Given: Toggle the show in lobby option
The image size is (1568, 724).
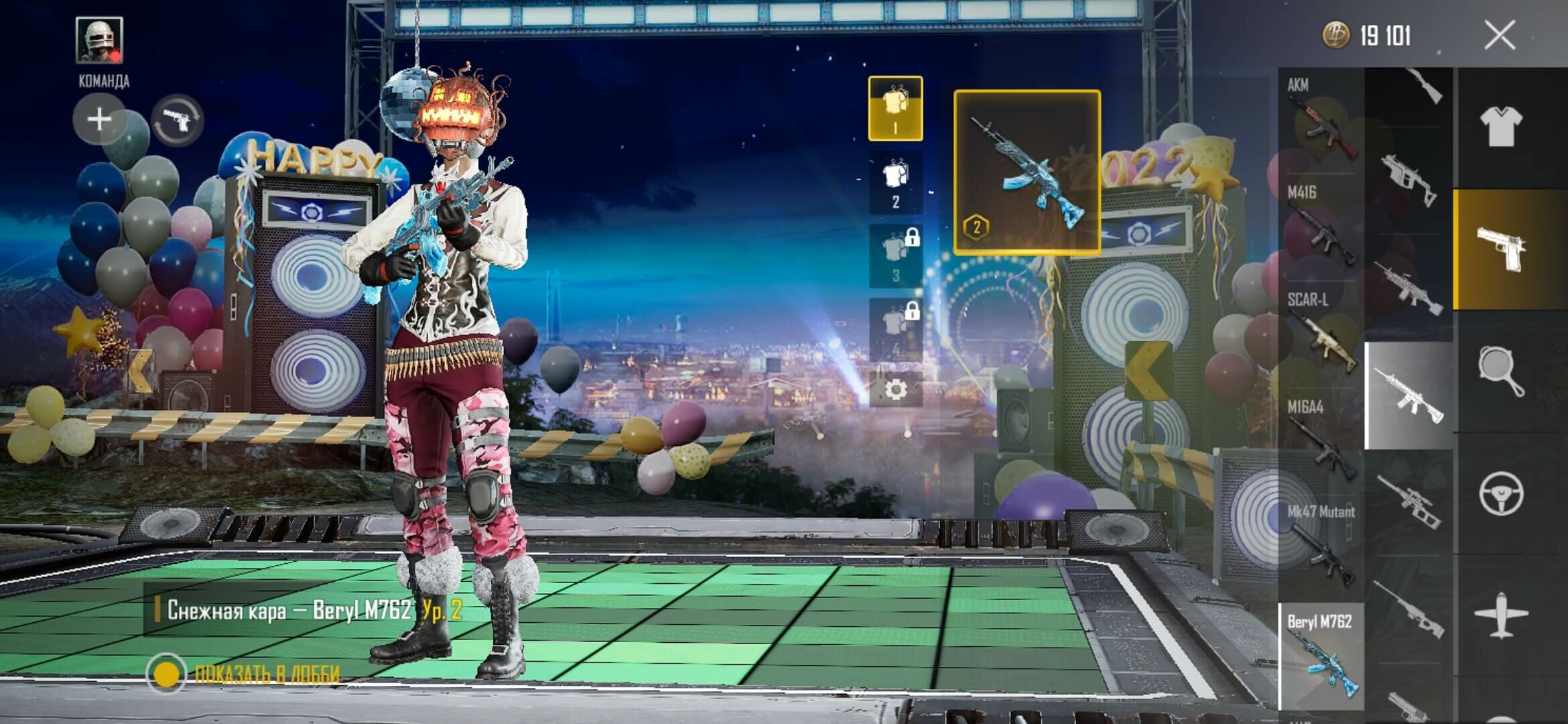Looking at the screenshot, I should [166, 673].
